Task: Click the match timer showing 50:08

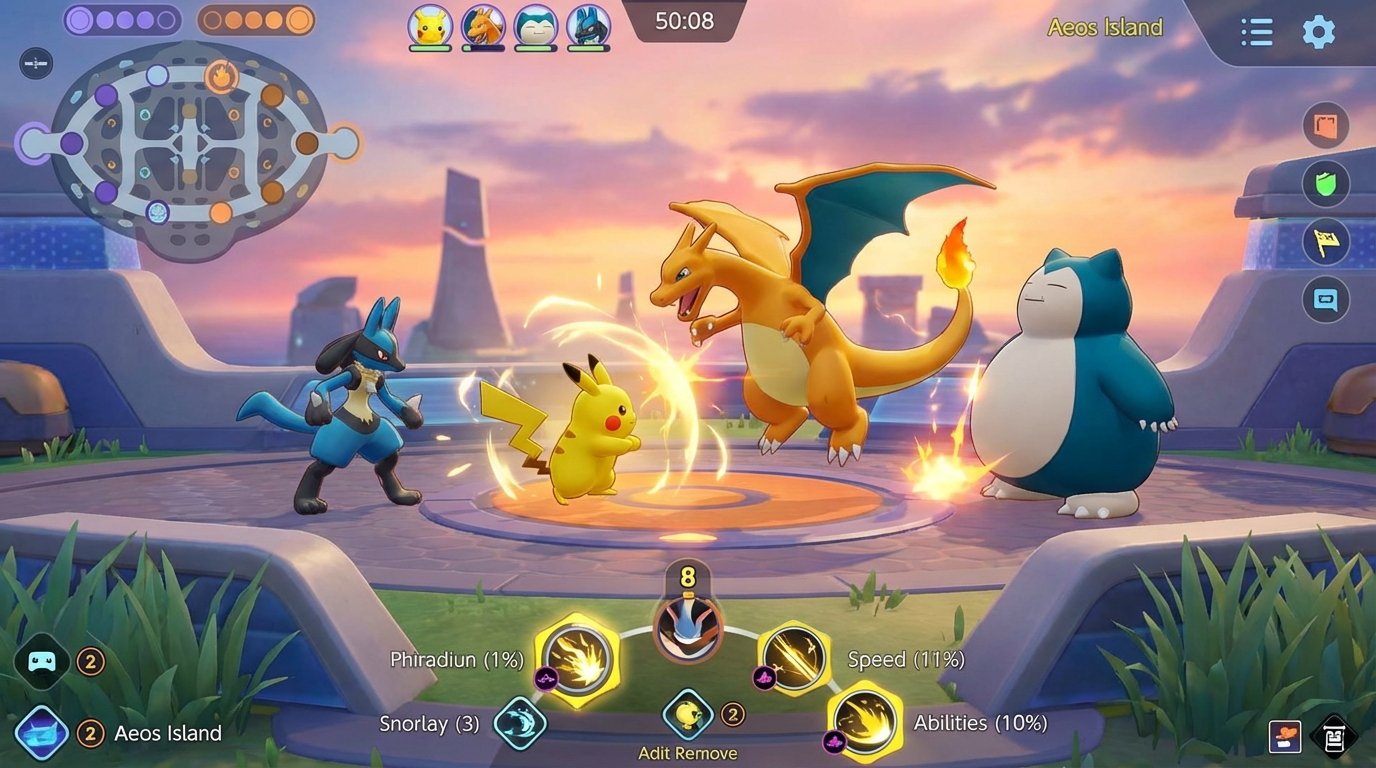Action: click(x=685, y=20)
